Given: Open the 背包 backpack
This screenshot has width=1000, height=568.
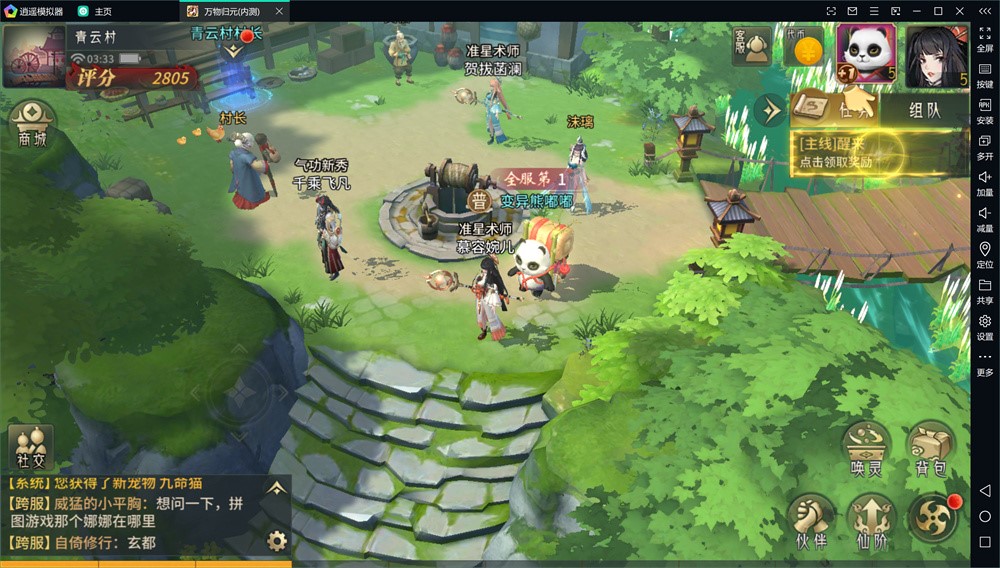Looking at the screenshot, I should click(930, 450).
